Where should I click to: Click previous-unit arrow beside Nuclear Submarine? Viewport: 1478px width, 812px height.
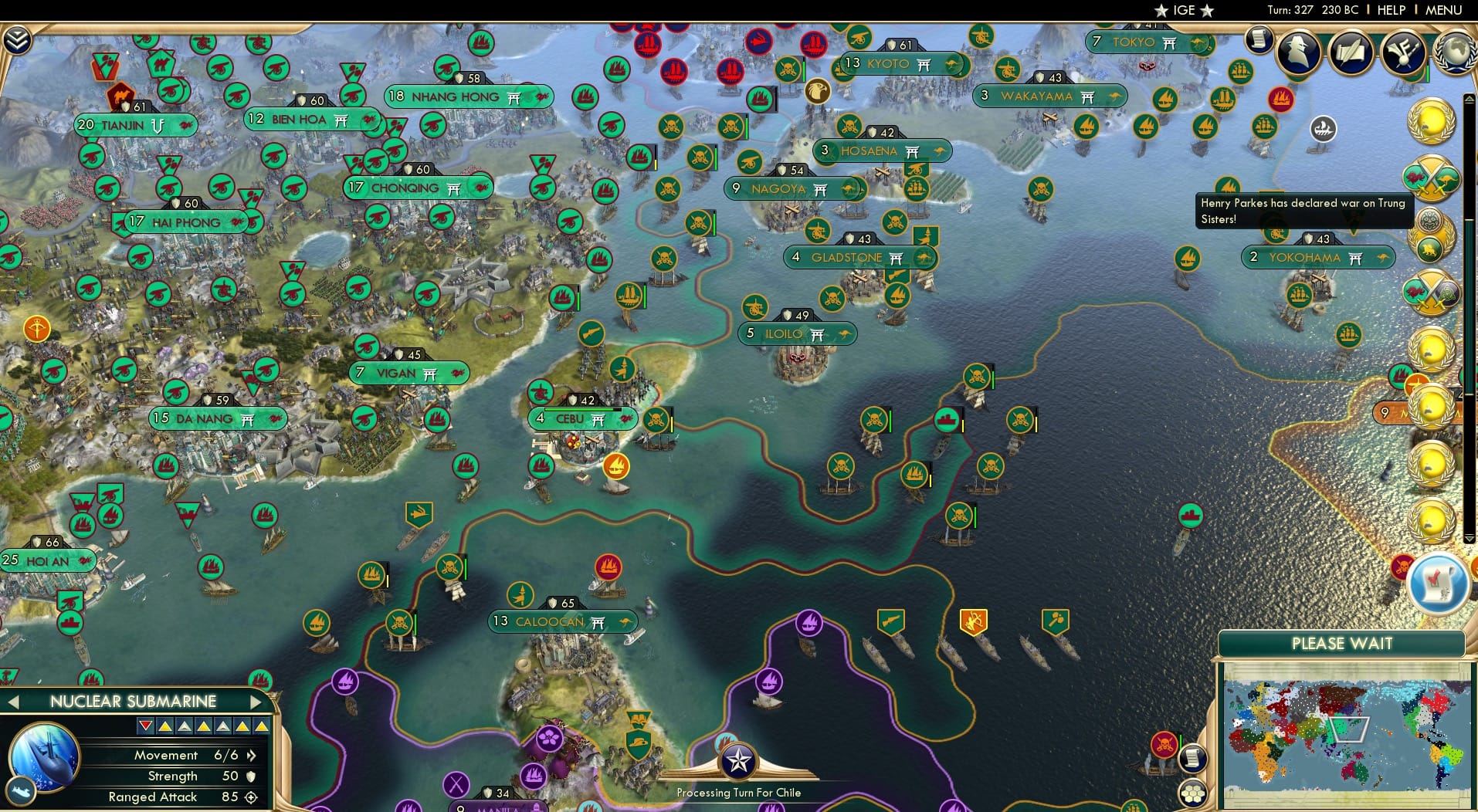click(13, 702)
